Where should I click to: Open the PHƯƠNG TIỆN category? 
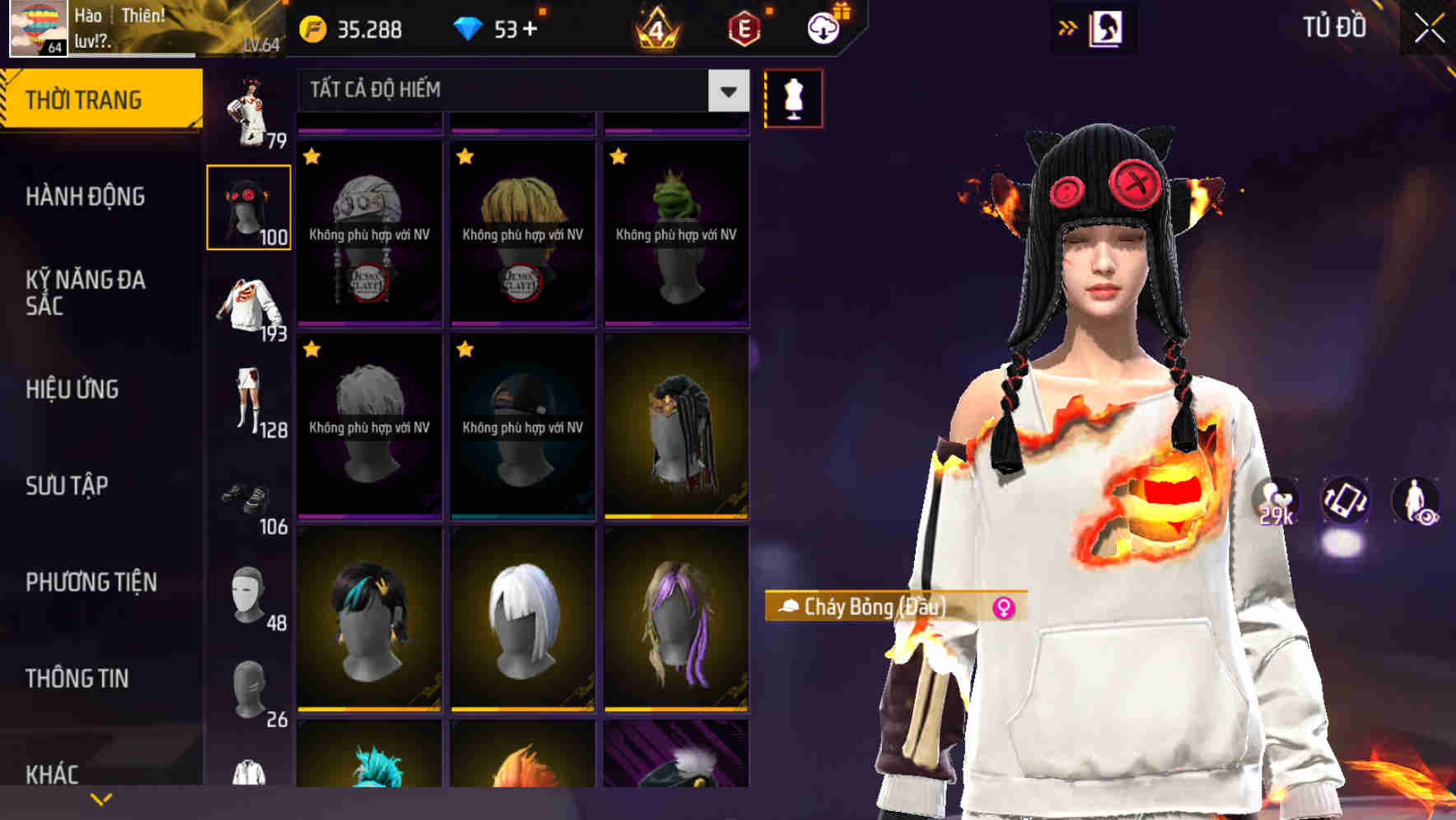pyautogui.click(x=91, y=582)
